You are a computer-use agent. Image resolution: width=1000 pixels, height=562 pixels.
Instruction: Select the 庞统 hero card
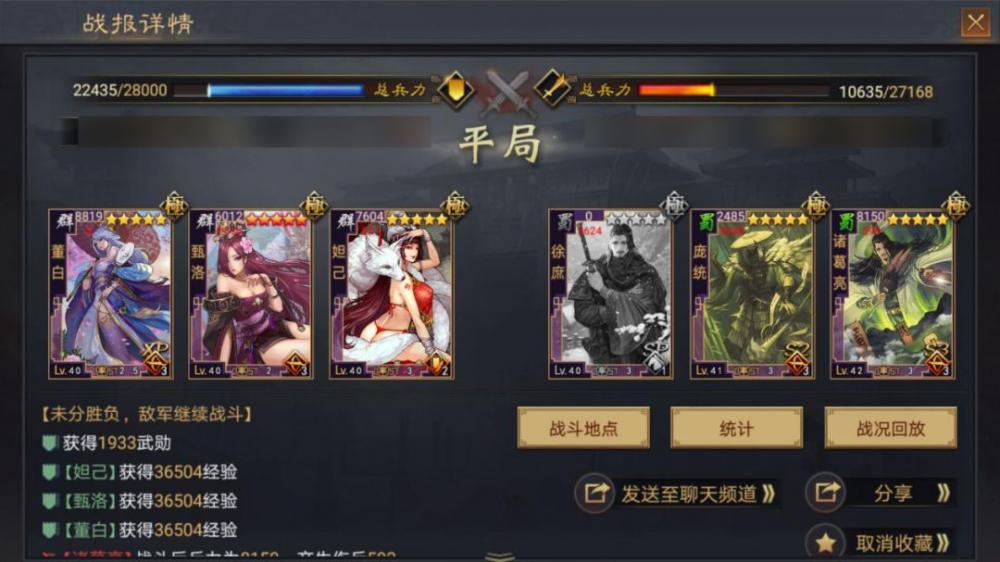(x=751, y=294)
